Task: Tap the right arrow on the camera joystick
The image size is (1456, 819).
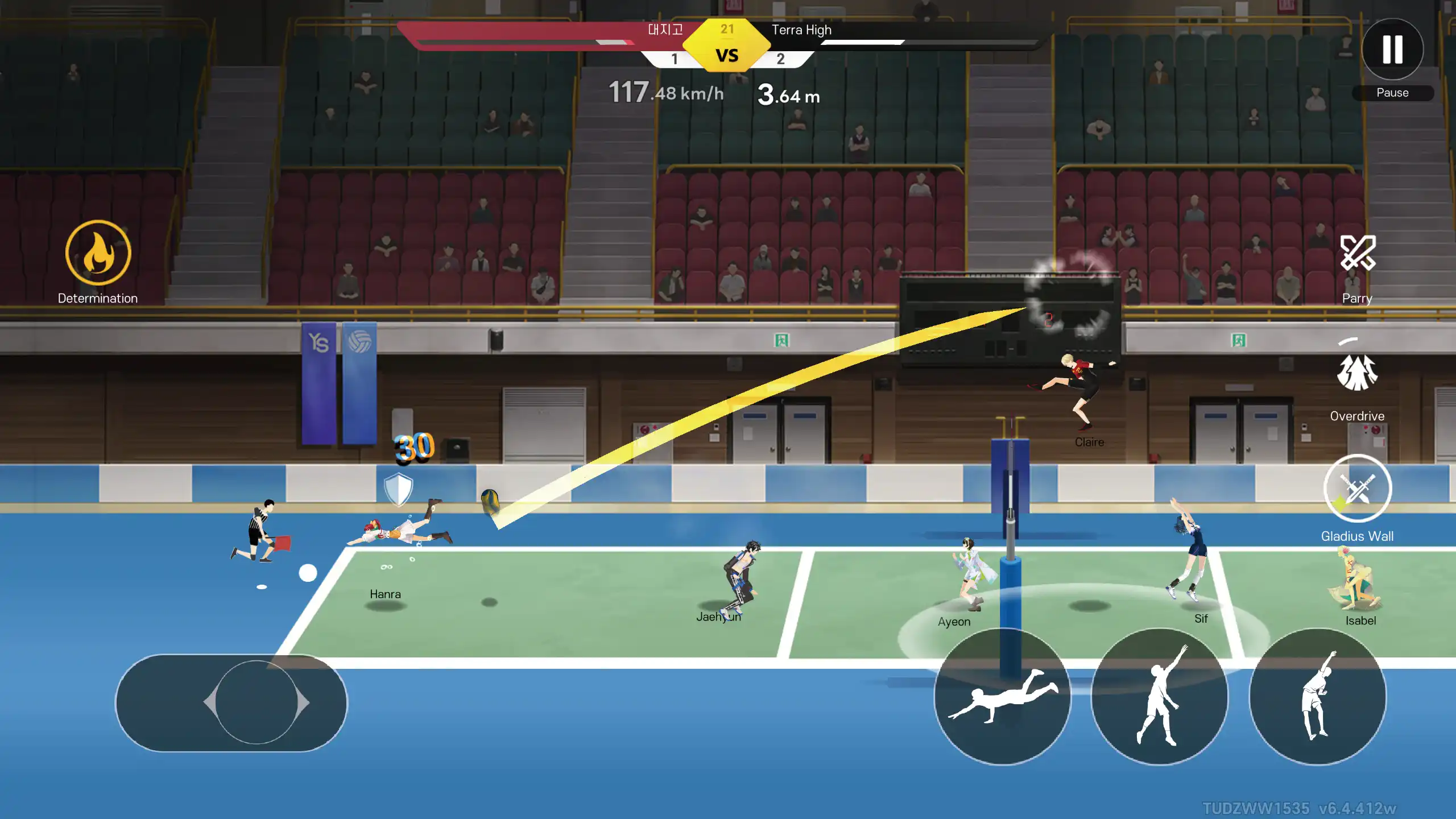Action: pyautogui.click(x=301, y=704)
